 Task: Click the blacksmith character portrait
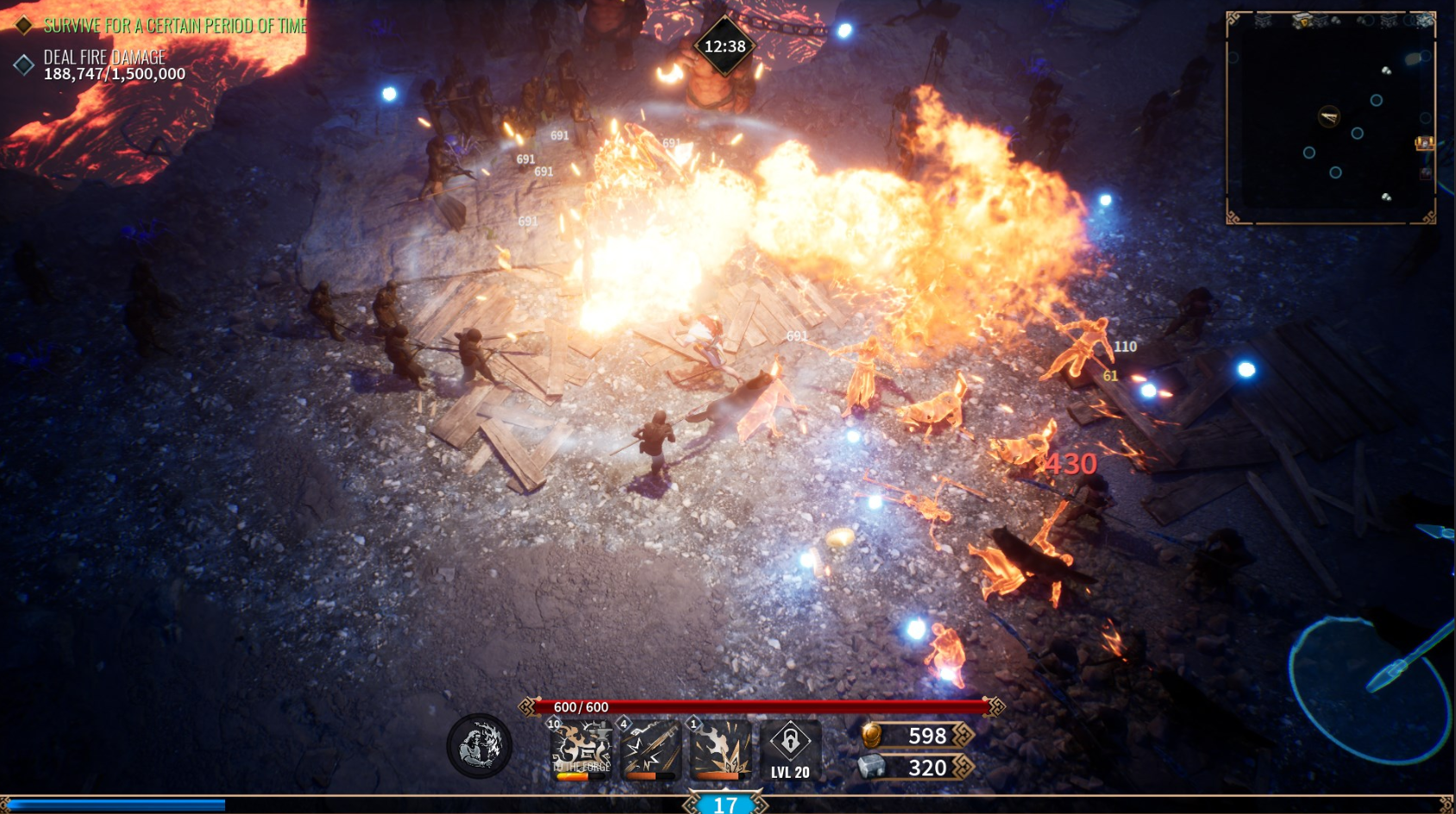[480, 746]
